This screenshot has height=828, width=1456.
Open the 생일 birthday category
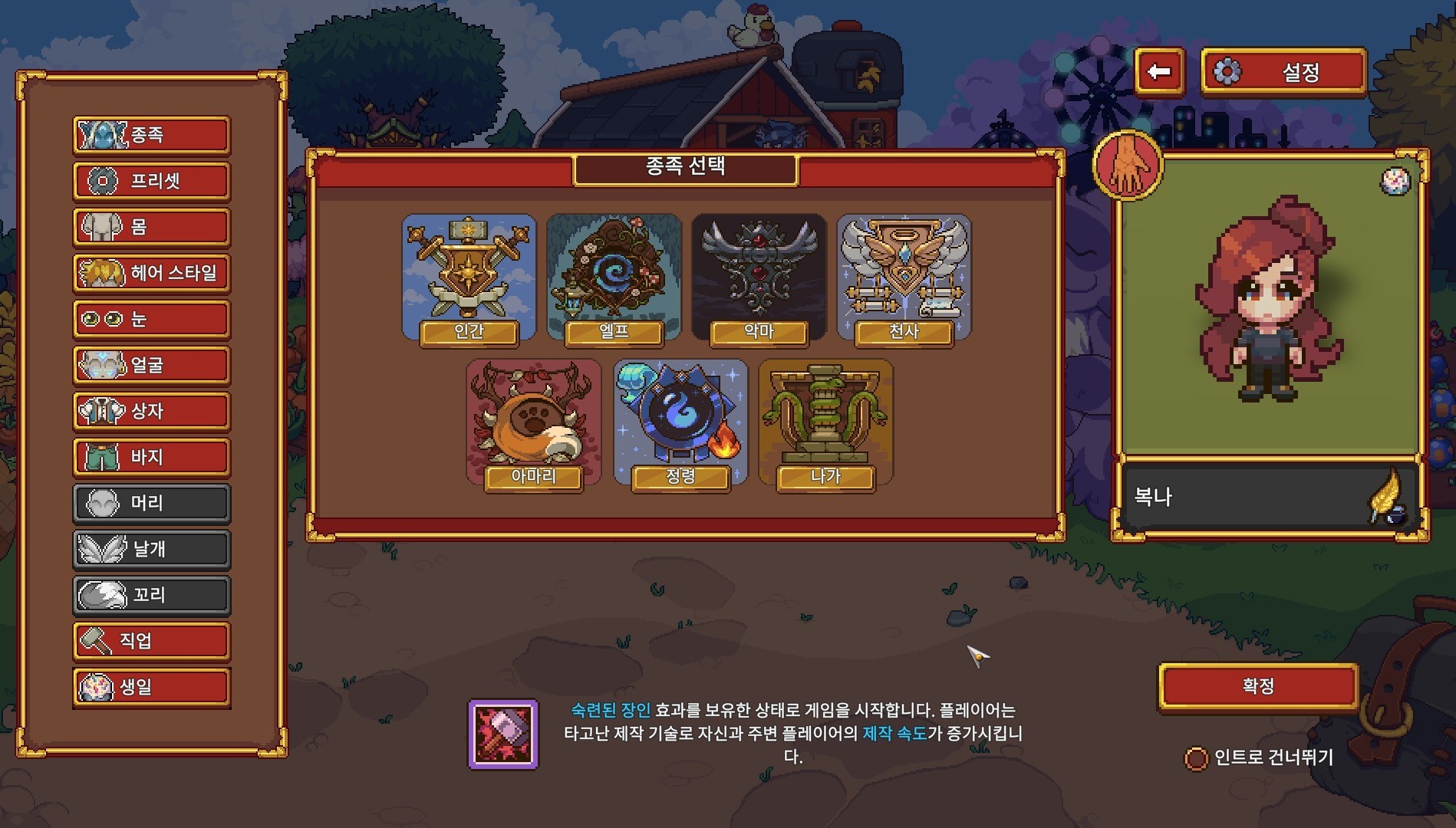pyautogui.click(x=152, y=687)
